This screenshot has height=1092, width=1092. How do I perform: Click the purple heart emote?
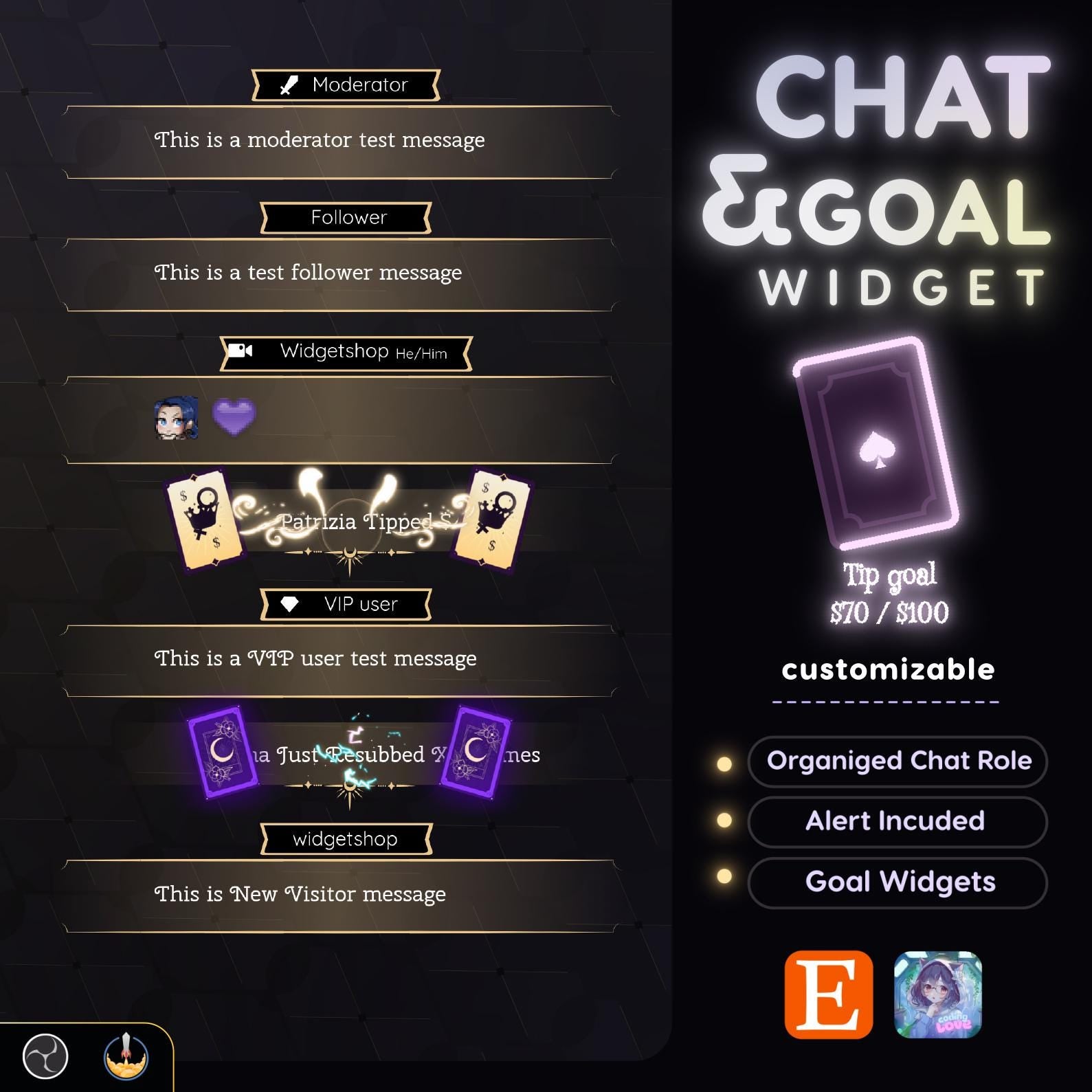(234, 417)
